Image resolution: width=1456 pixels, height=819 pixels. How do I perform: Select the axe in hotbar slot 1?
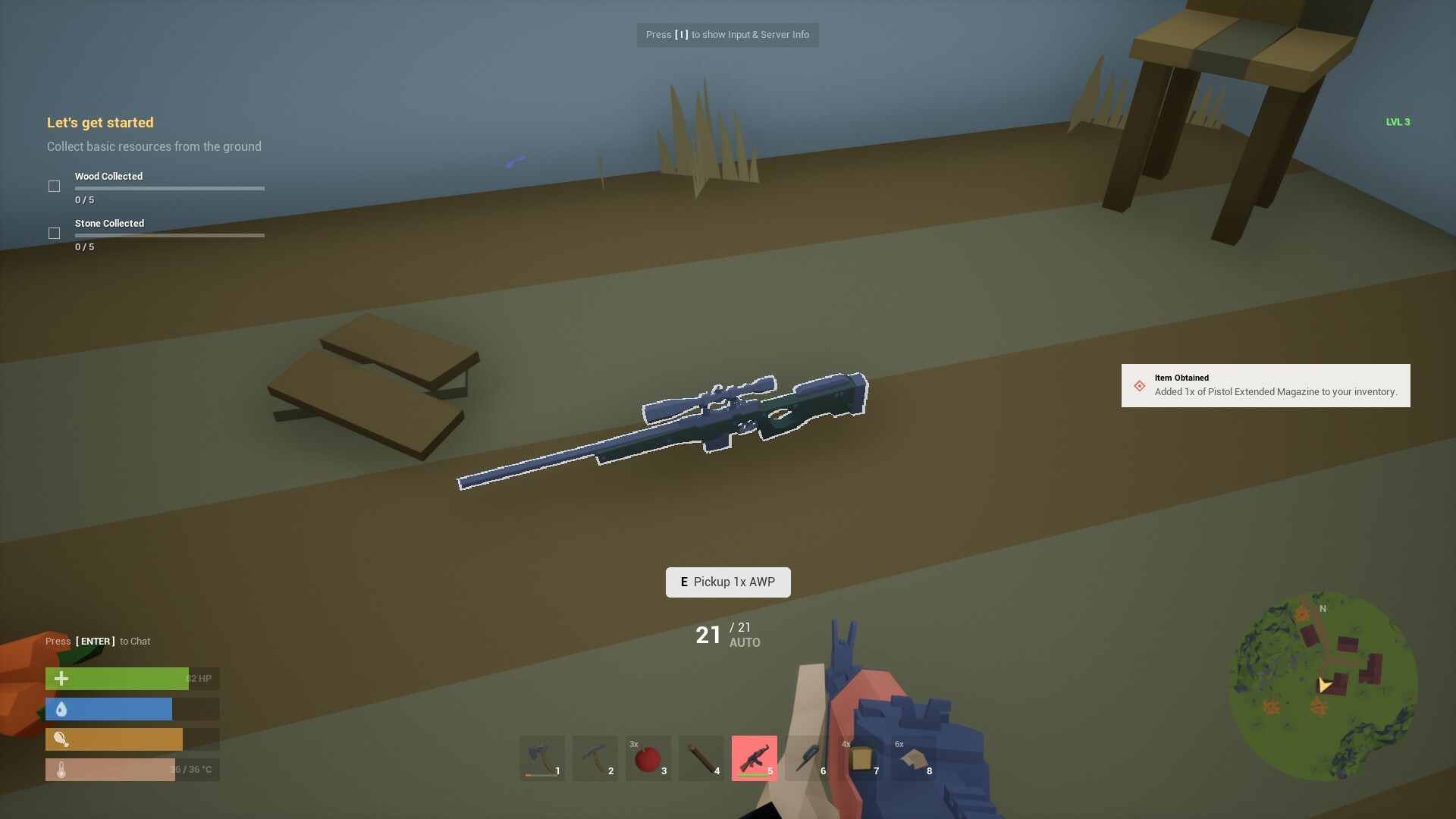pyautogui.click(x=541, y=758)
